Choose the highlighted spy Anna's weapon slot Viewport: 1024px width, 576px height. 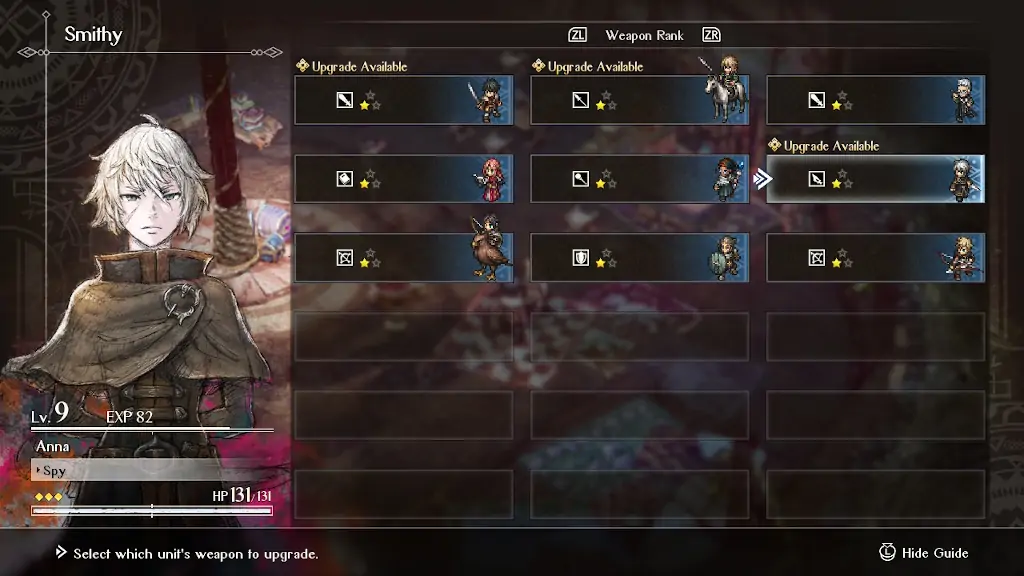(875, 179)
